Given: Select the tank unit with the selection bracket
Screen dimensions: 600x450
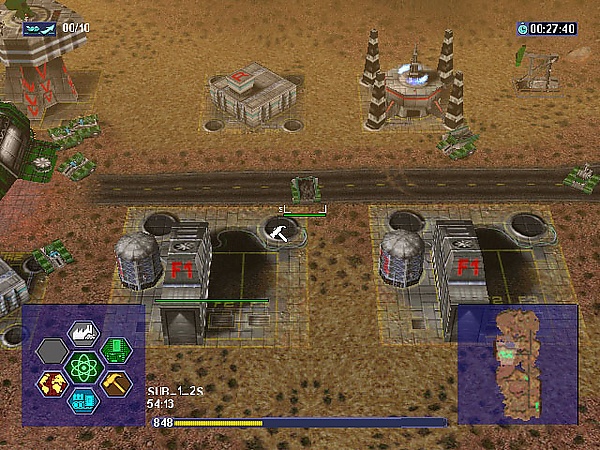Looking at the screenshot, I should 304,188.
